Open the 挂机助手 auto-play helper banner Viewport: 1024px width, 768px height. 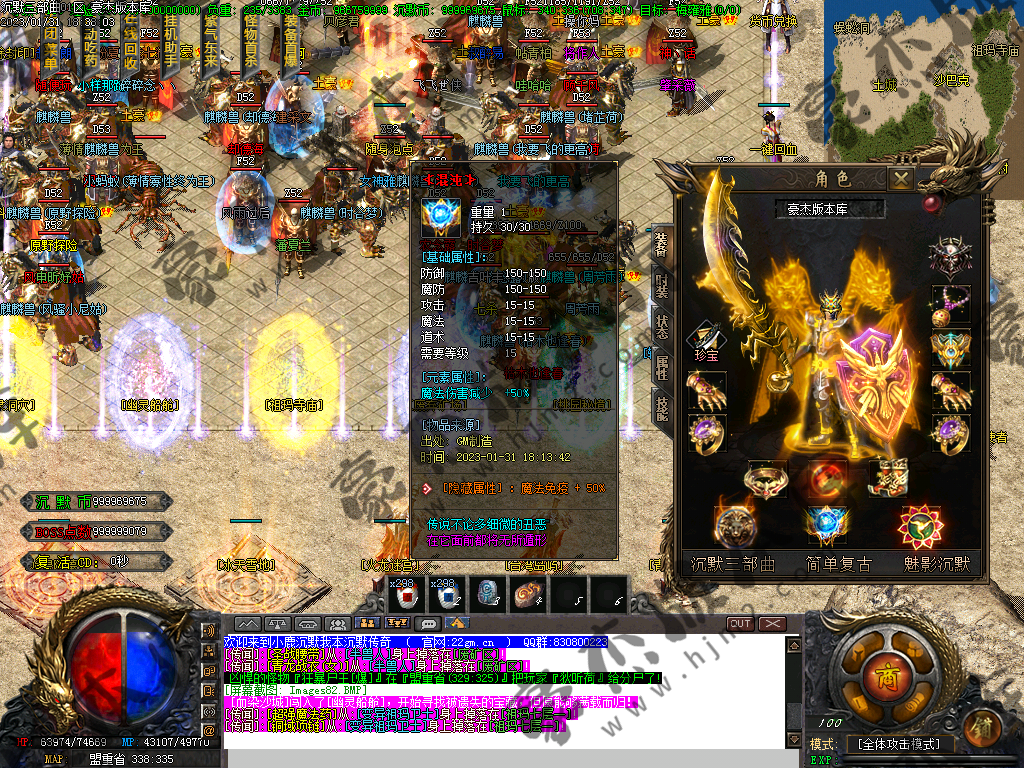pyautogui.click(x=172, y=45)
